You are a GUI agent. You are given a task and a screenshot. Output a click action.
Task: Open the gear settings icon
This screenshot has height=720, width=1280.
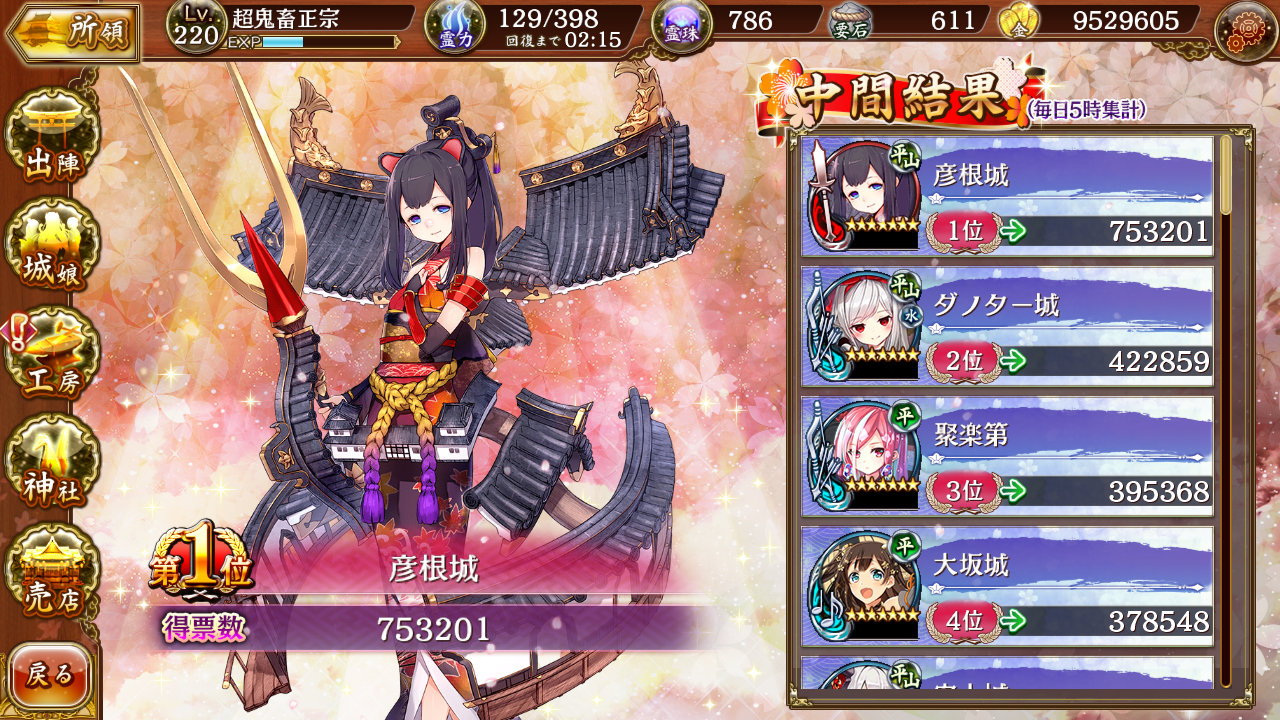tap(1244, 30)
